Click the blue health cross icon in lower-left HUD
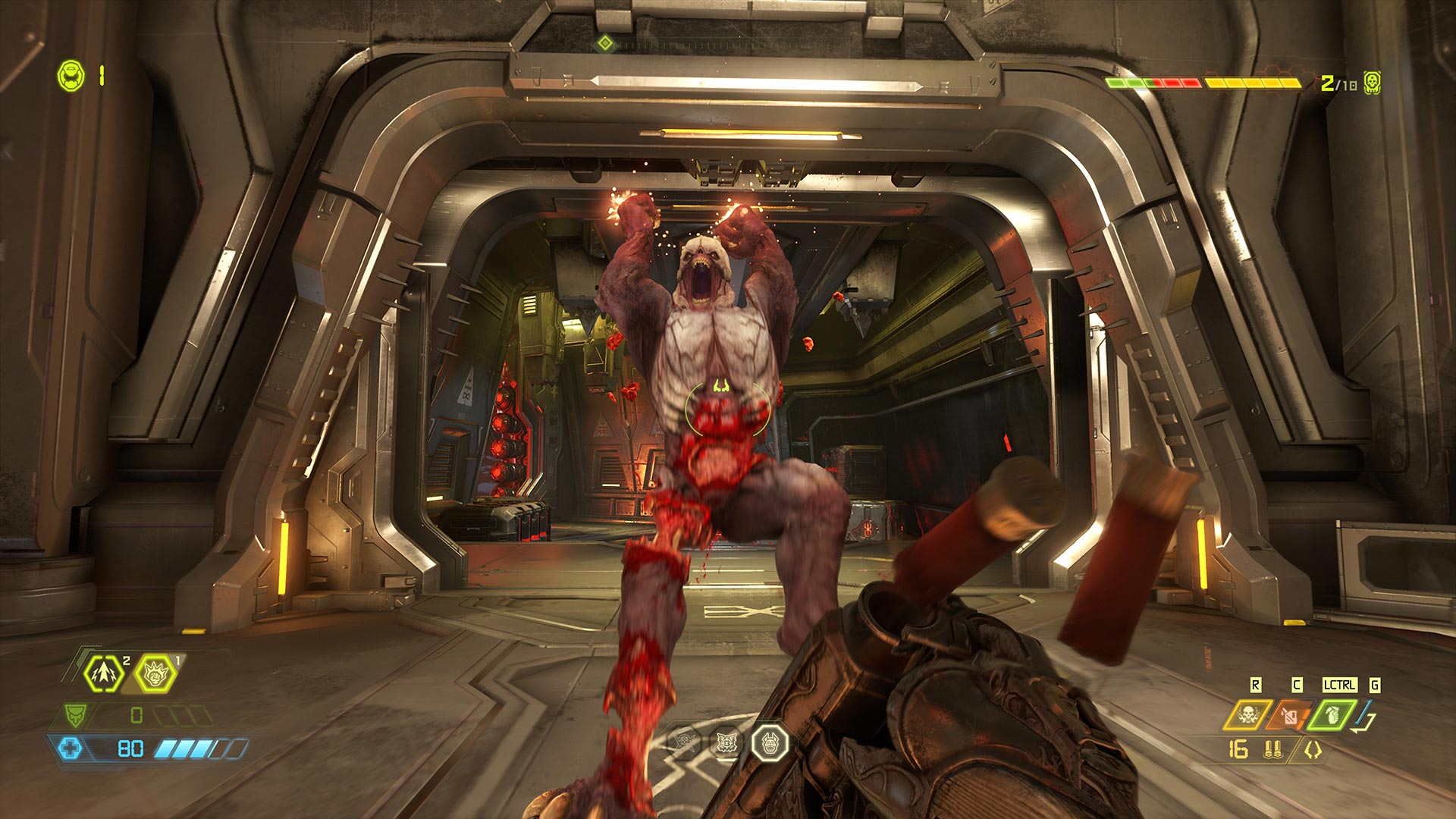 (x=70, y=749)
